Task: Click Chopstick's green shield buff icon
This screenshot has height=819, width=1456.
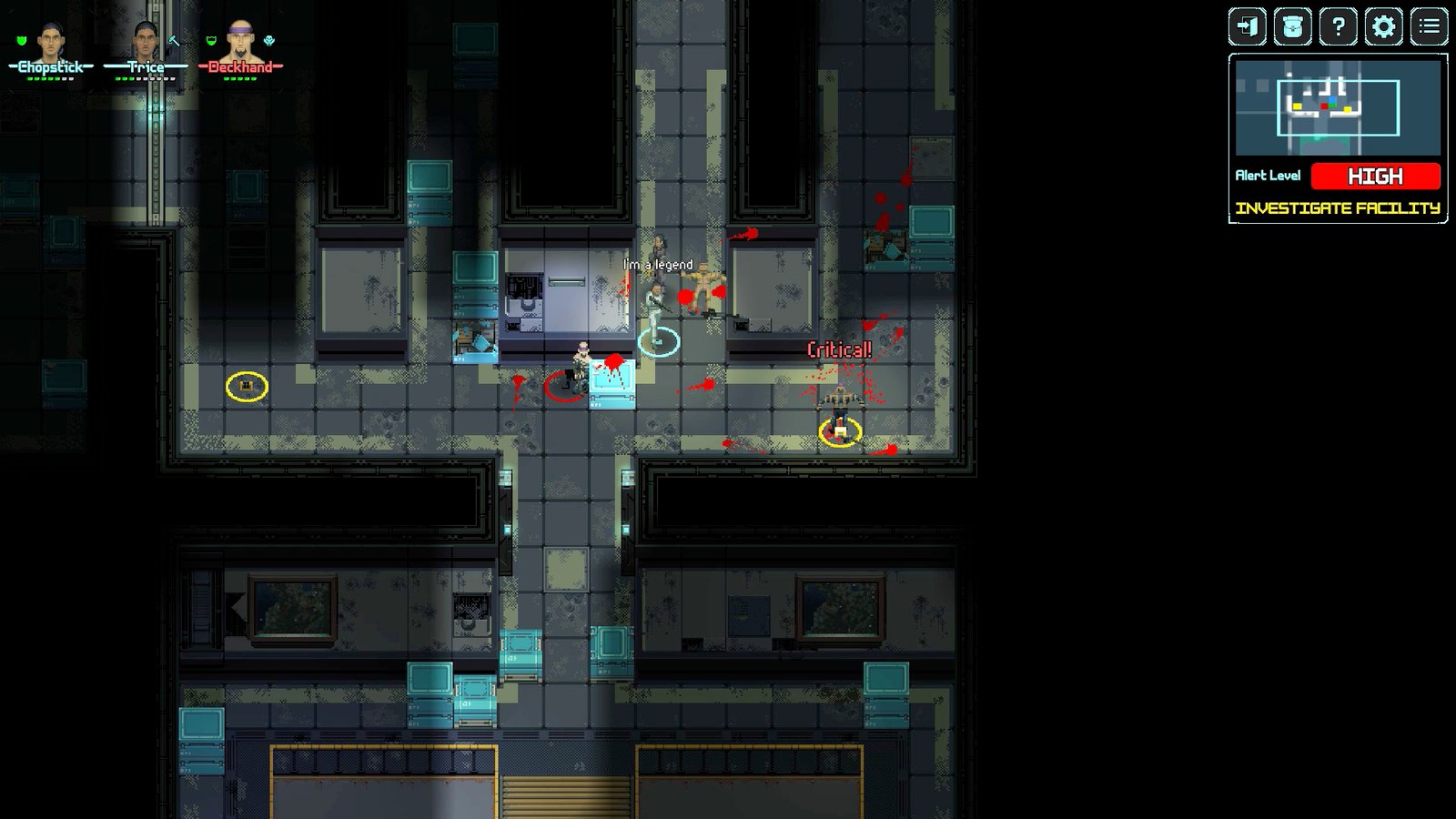Action: [x=21, y=41]
